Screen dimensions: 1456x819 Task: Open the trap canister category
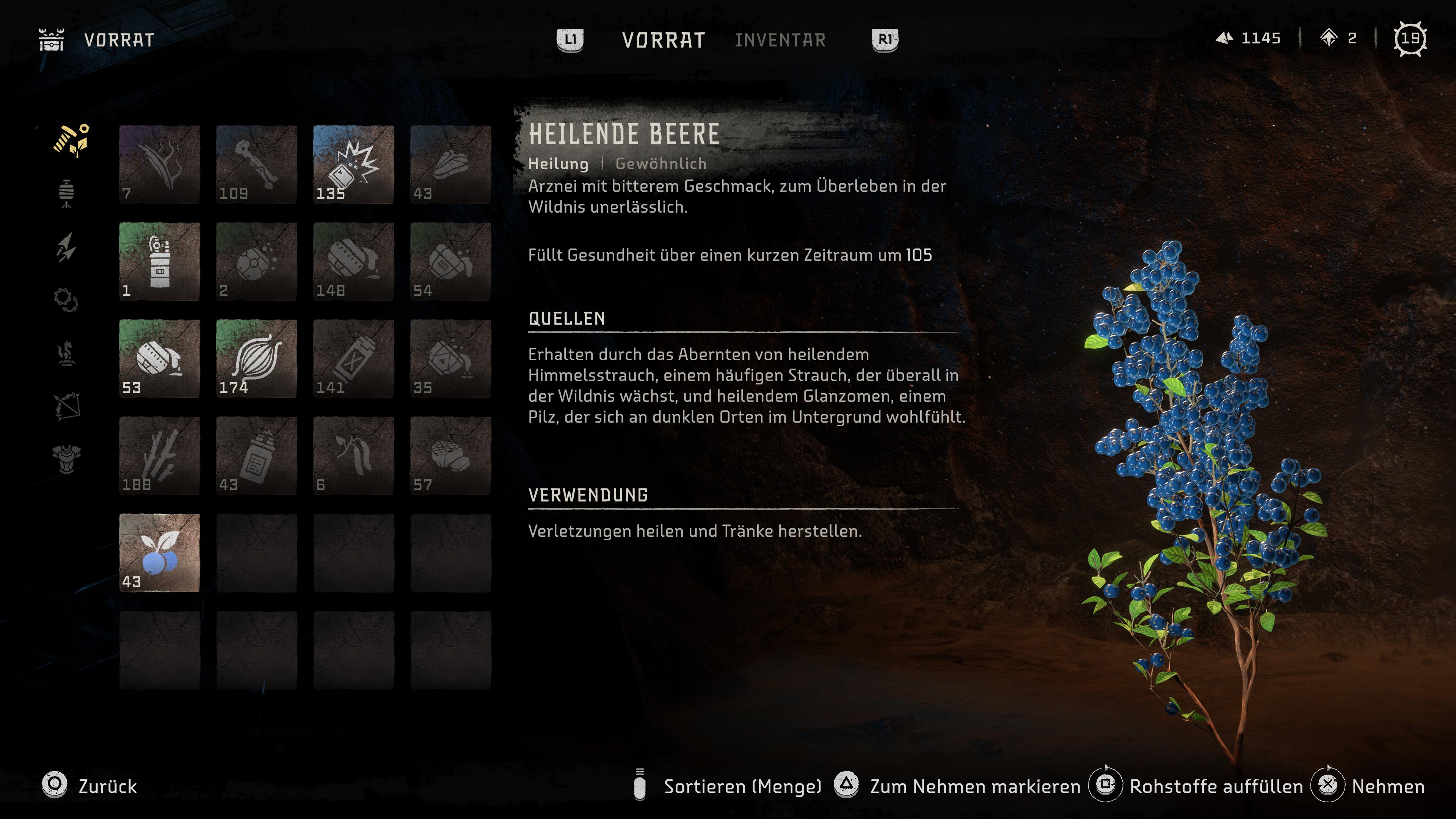pos(67,194)
